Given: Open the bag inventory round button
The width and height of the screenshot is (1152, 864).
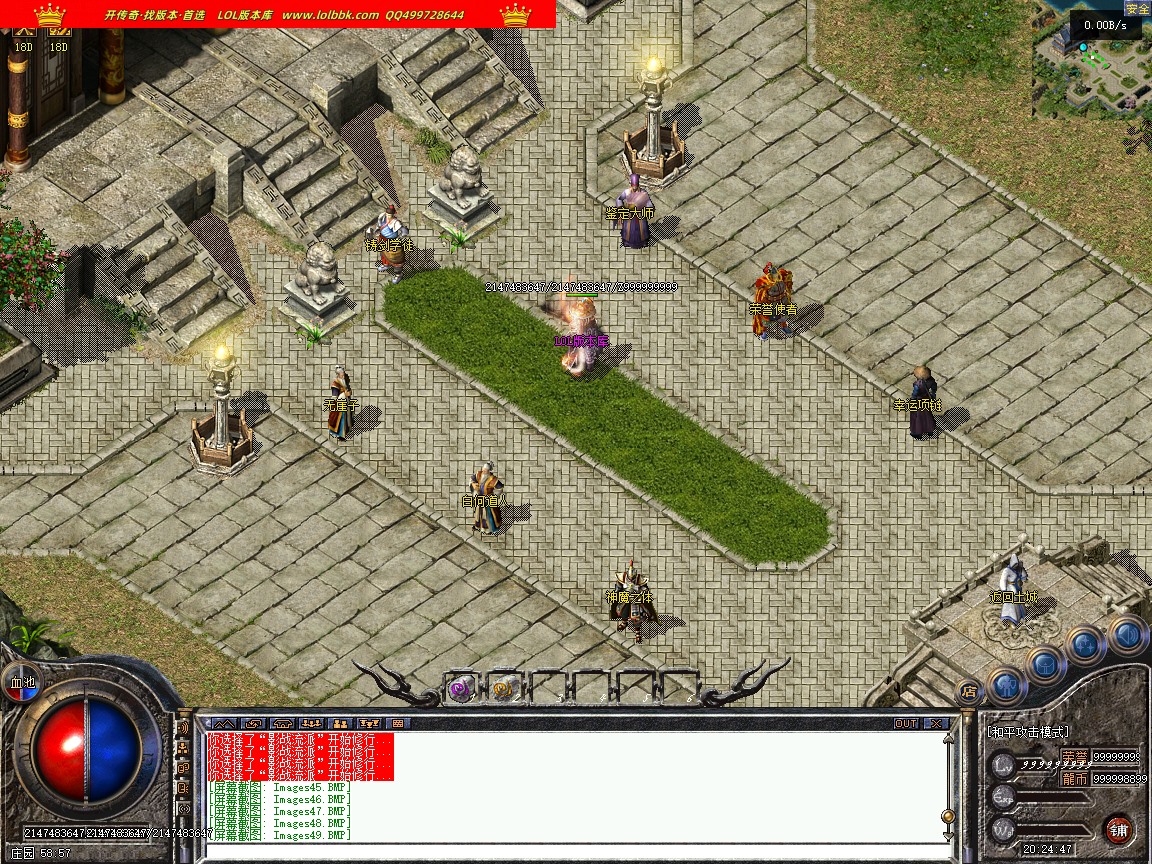Looking at the screenshot, I should (x=1046, y=664).
